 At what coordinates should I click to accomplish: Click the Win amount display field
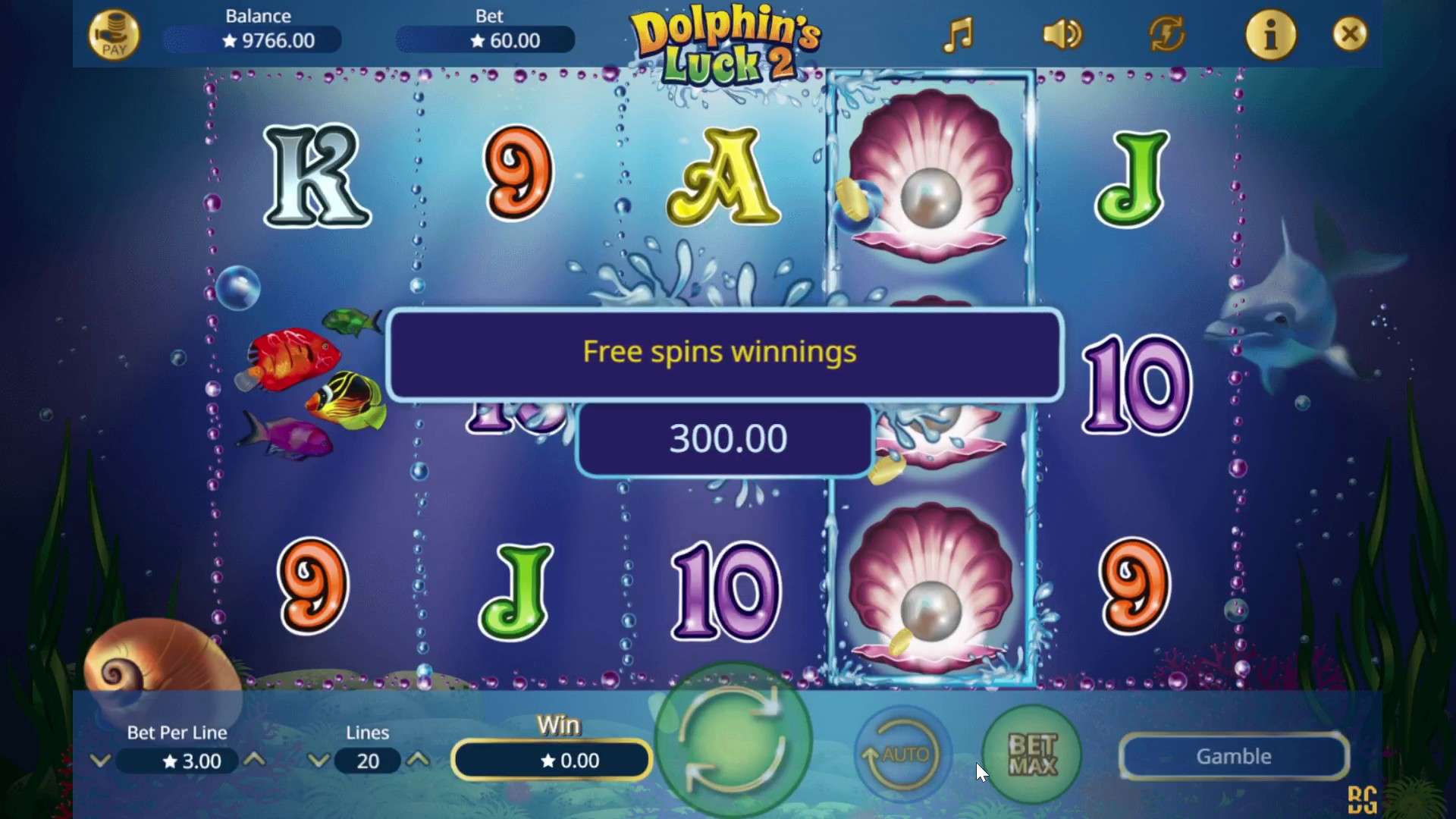[551, 760]
